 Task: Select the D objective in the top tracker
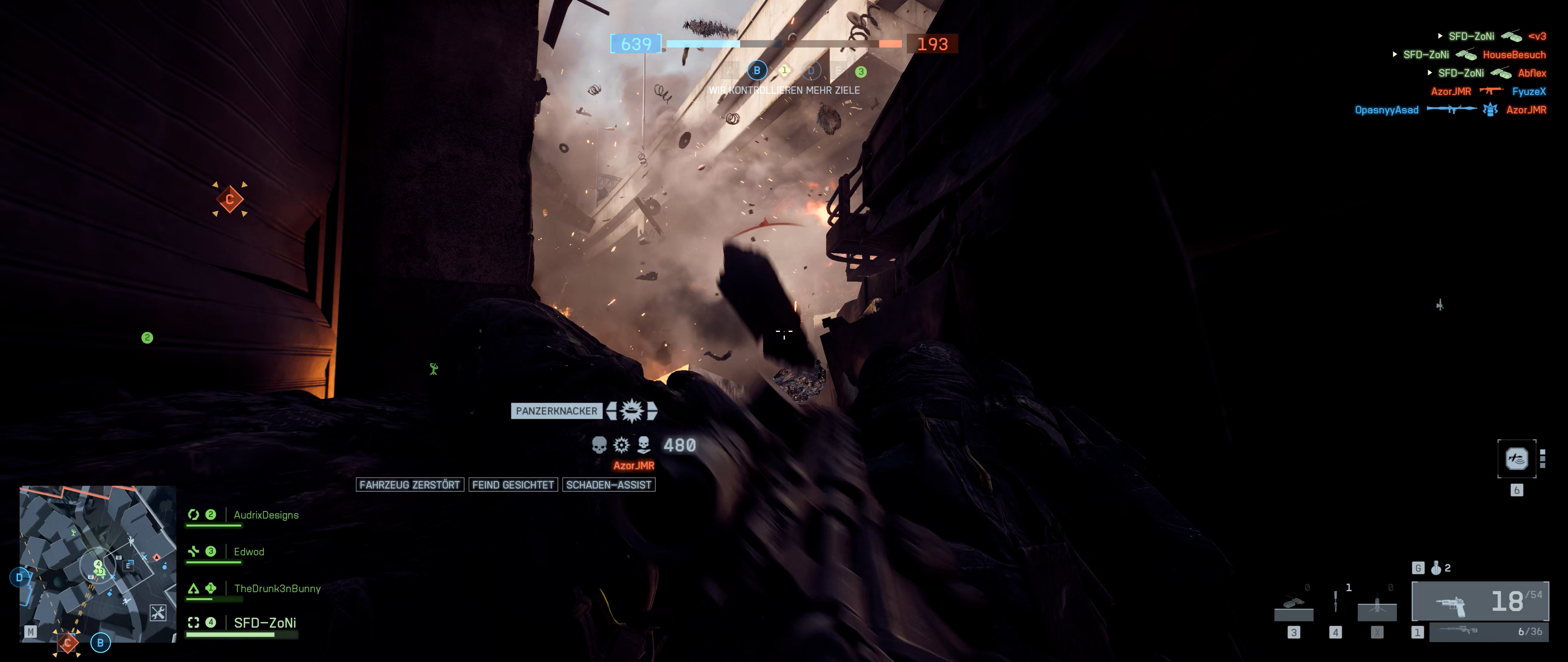810,71
